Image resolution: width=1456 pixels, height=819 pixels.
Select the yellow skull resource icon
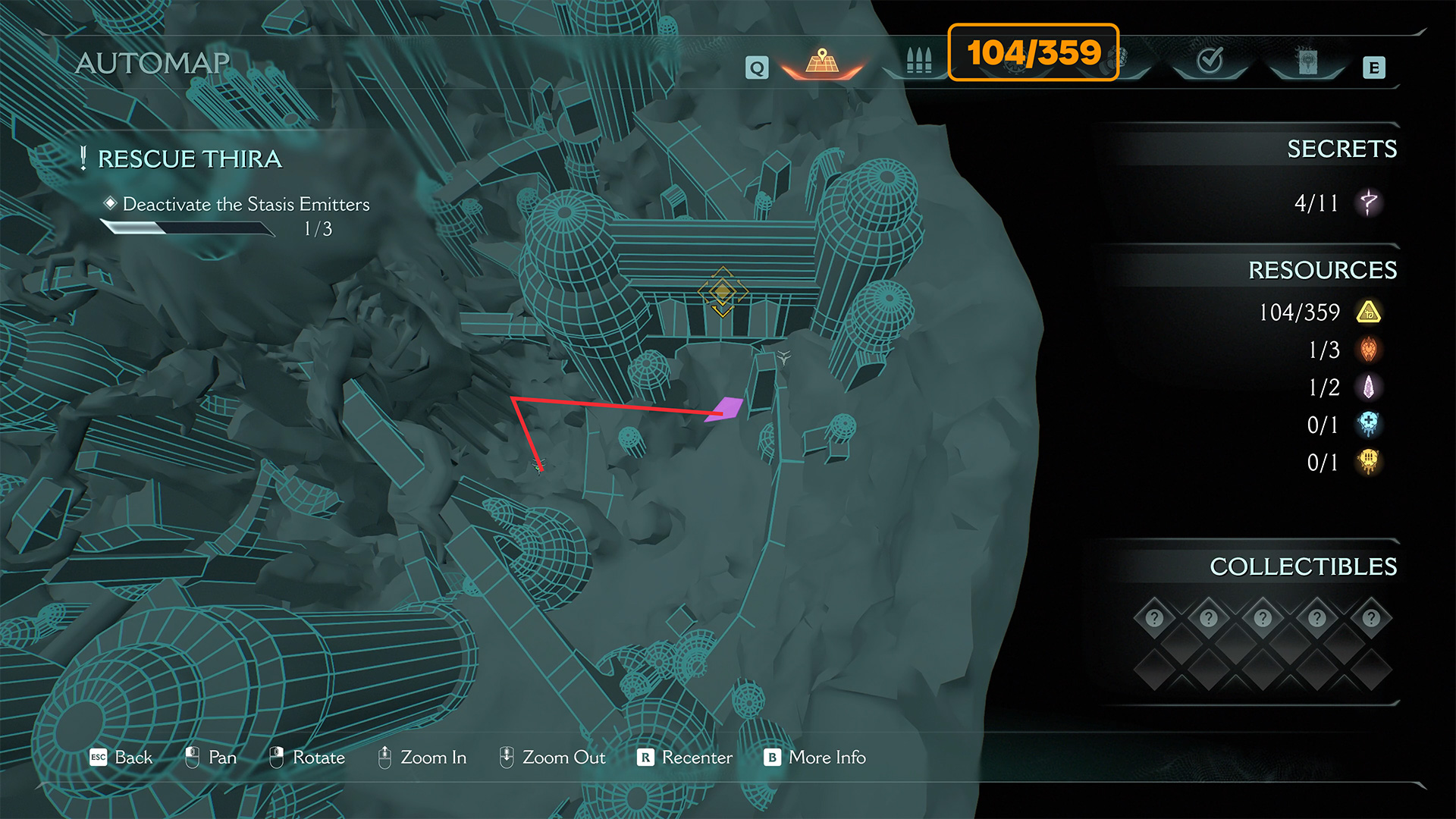[1369, 462]
